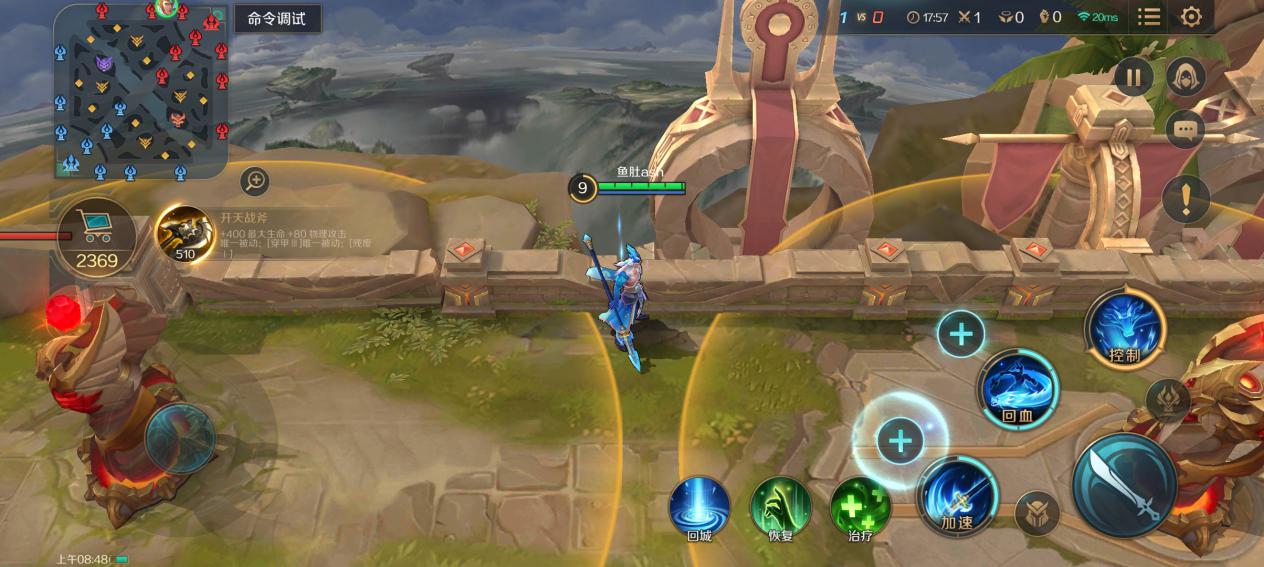Cast the 回血 heal skill

tap(1018, 389)
